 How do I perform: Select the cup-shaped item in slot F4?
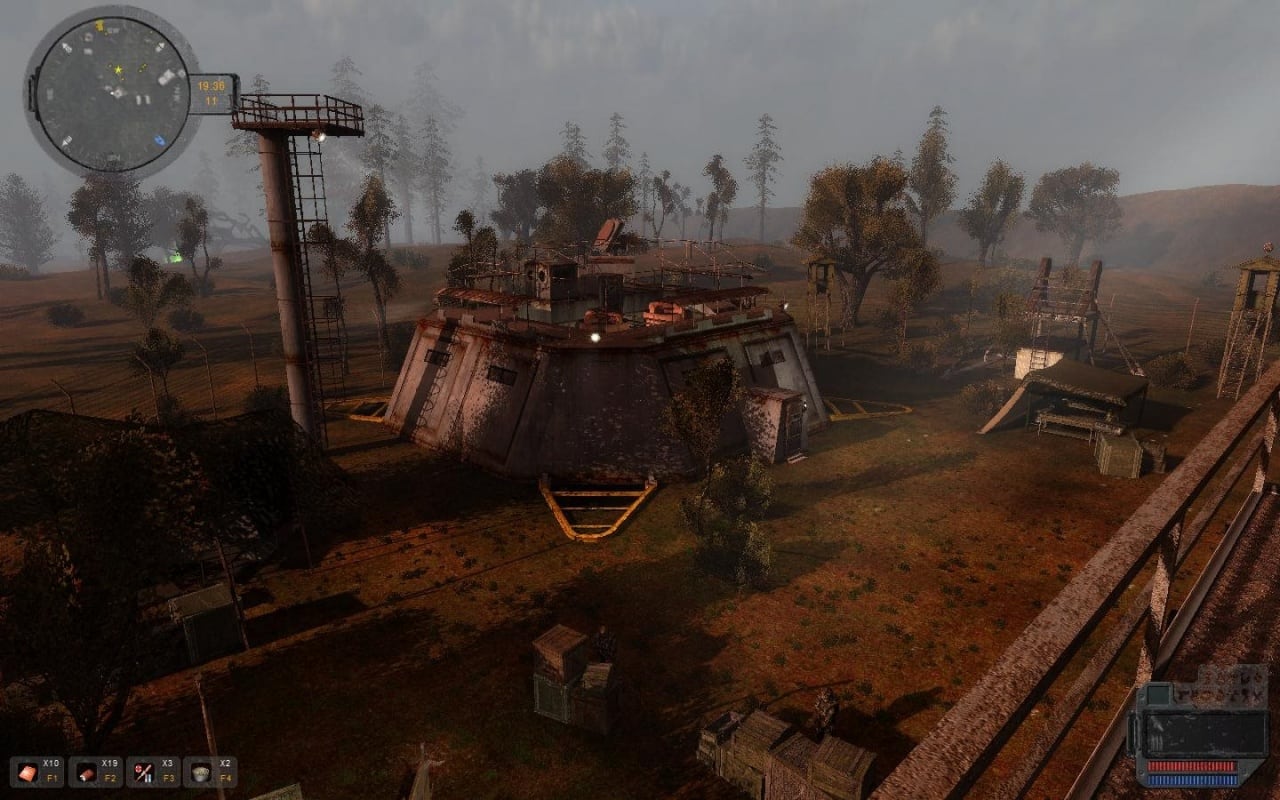click(x=199, y=771)
